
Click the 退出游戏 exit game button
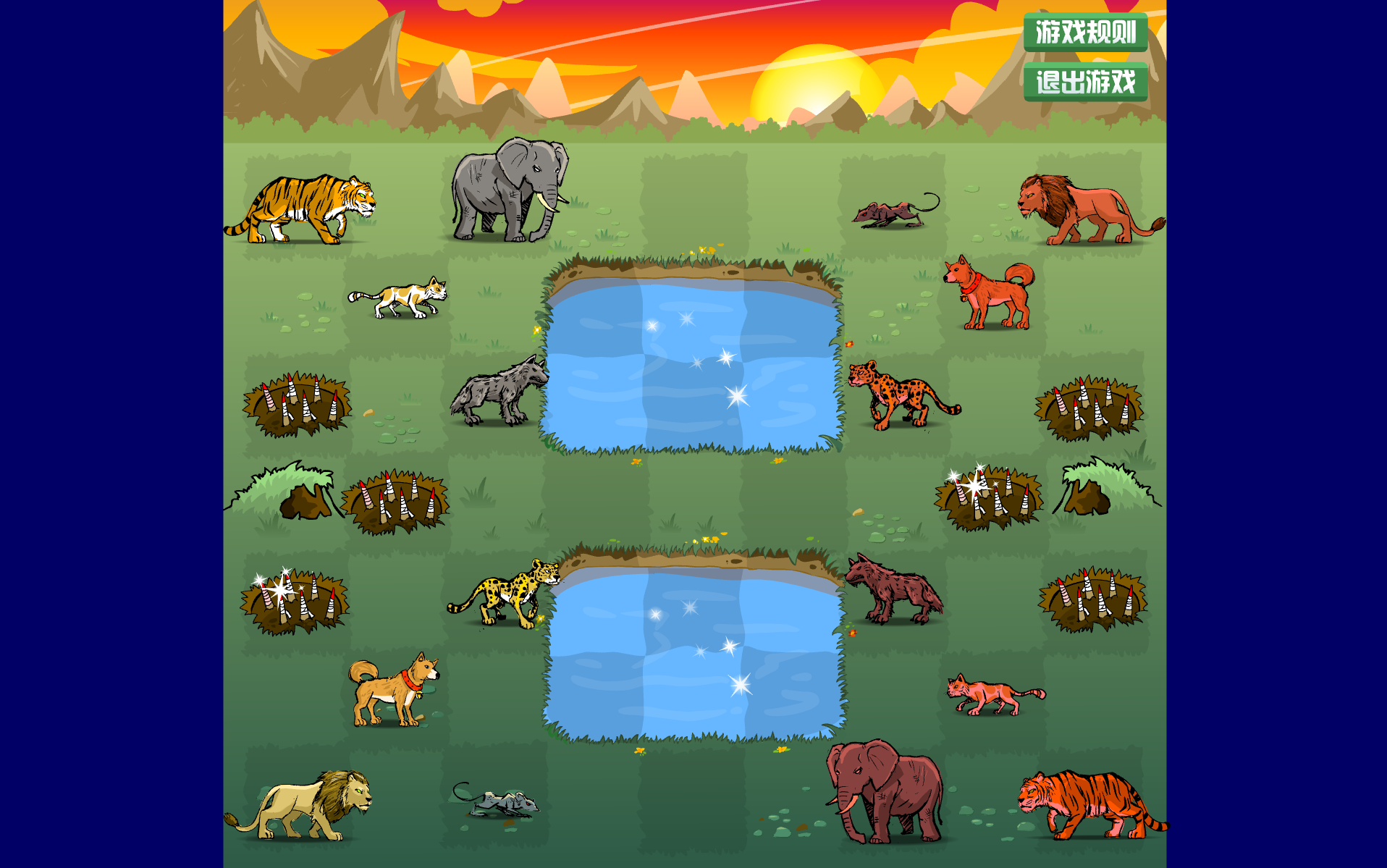[x=1085, y=82]
